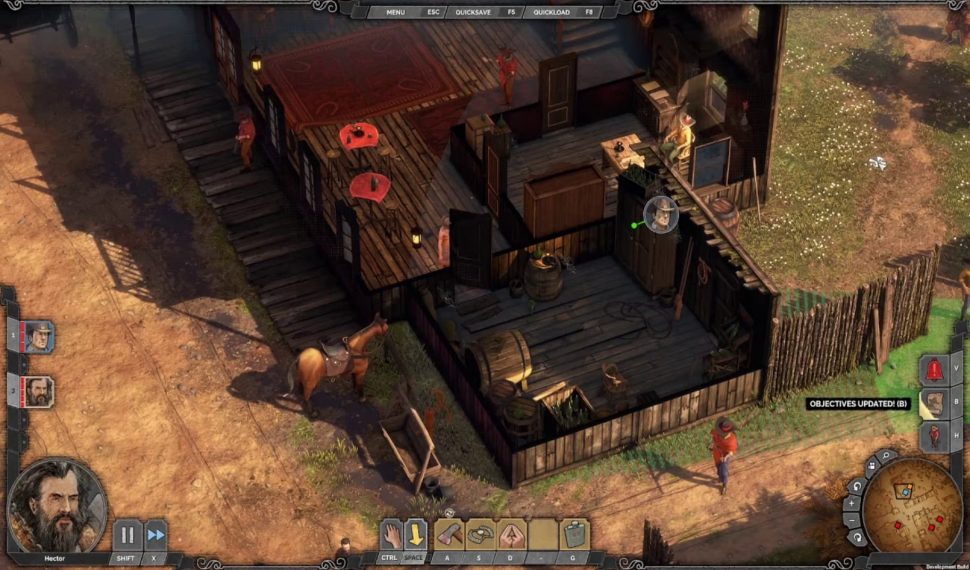Click Hector's large round portrait
Viewport: 970px width, 570px height.
coord(57,503)
